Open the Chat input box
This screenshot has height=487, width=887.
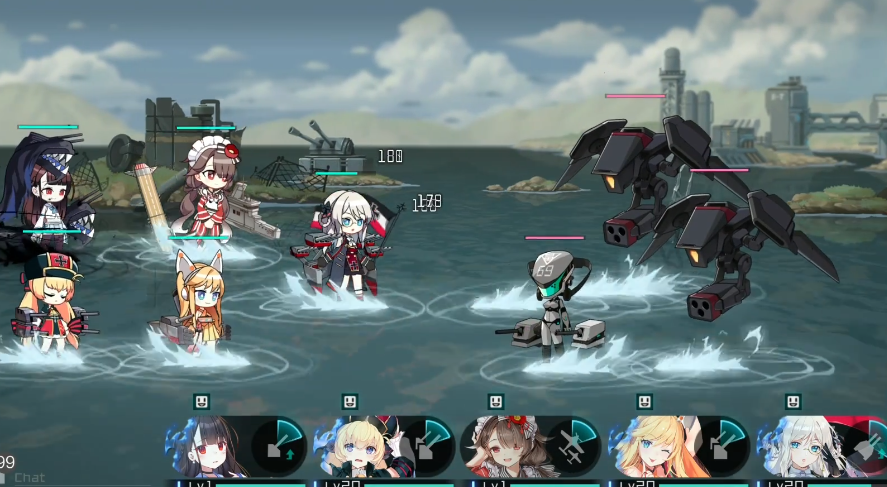(x=30, y=477)
